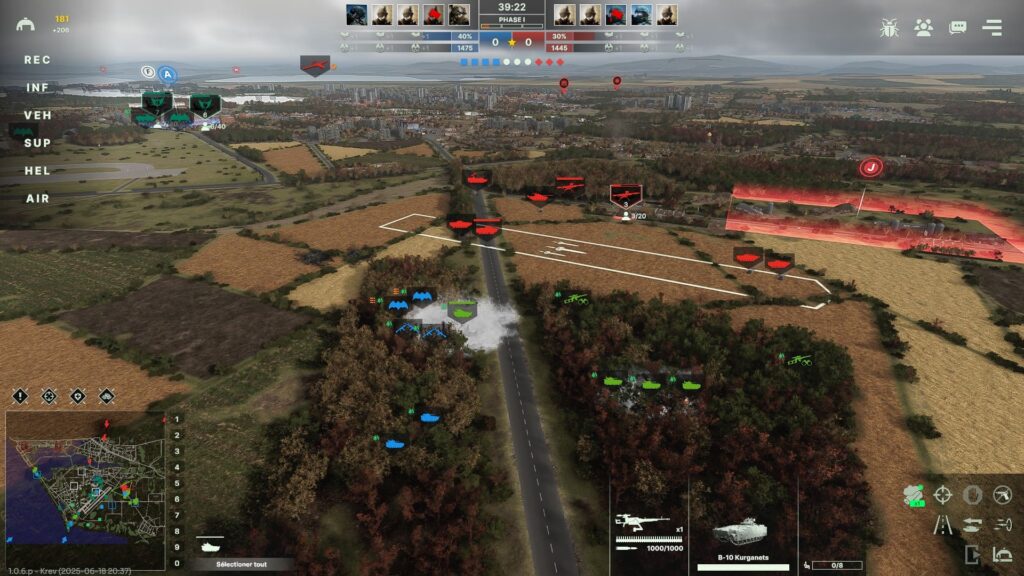Screen dimensions: 1024x576
Task: Click the bug report icon
Action: pos(888,28)
